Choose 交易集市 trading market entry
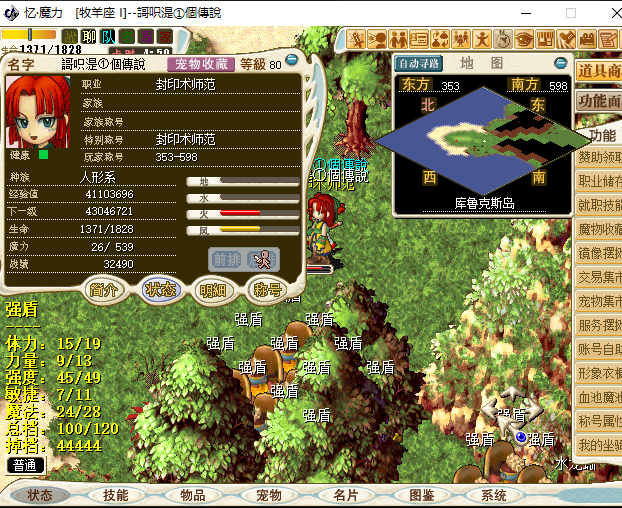Viewport: 622px width, 508px height. pyautogui.click(x=599, y=277)
